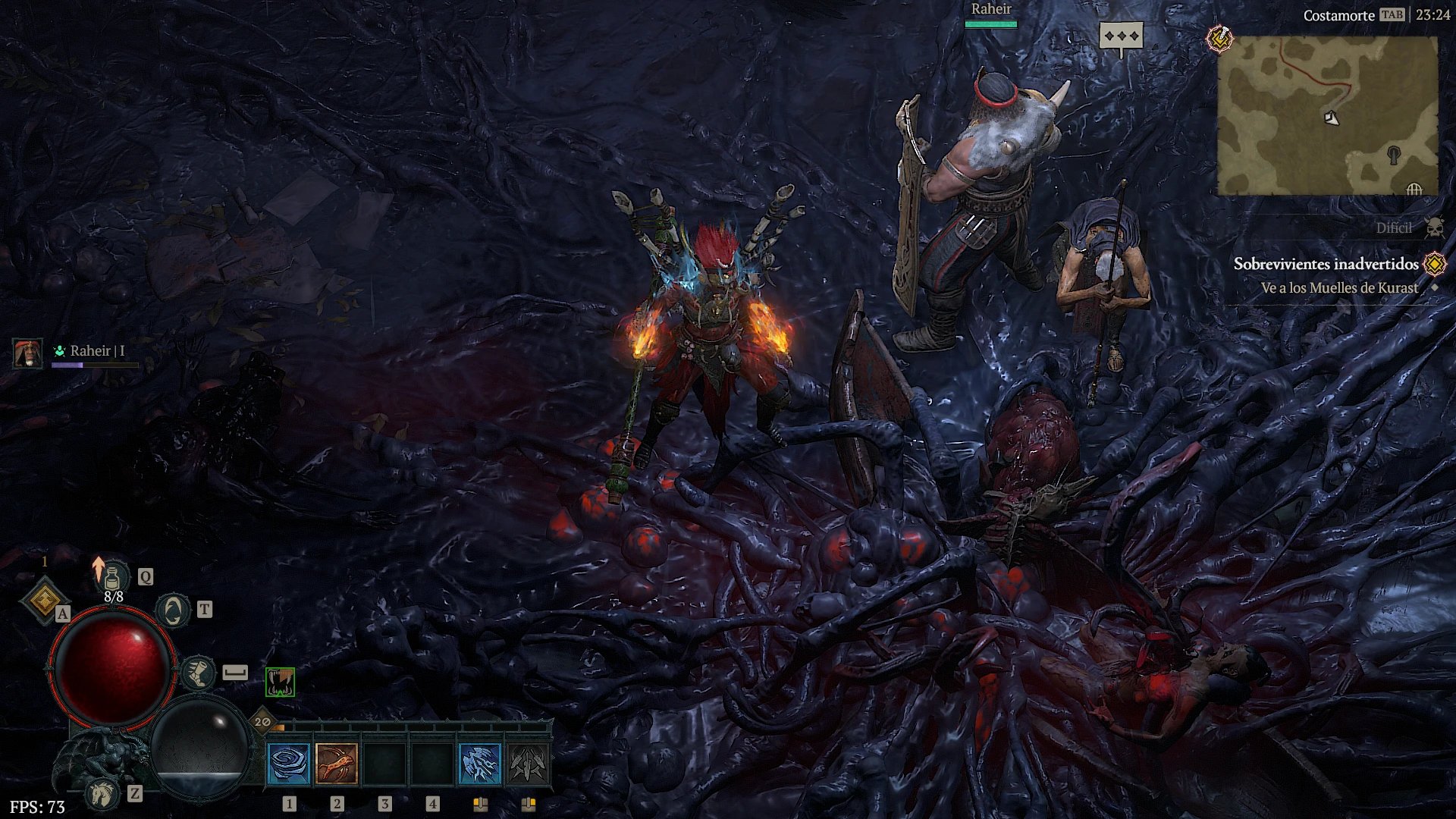
Task: Click the quest marker on minimap corner
Action: pyautogui.click(x=1219, y=38)
